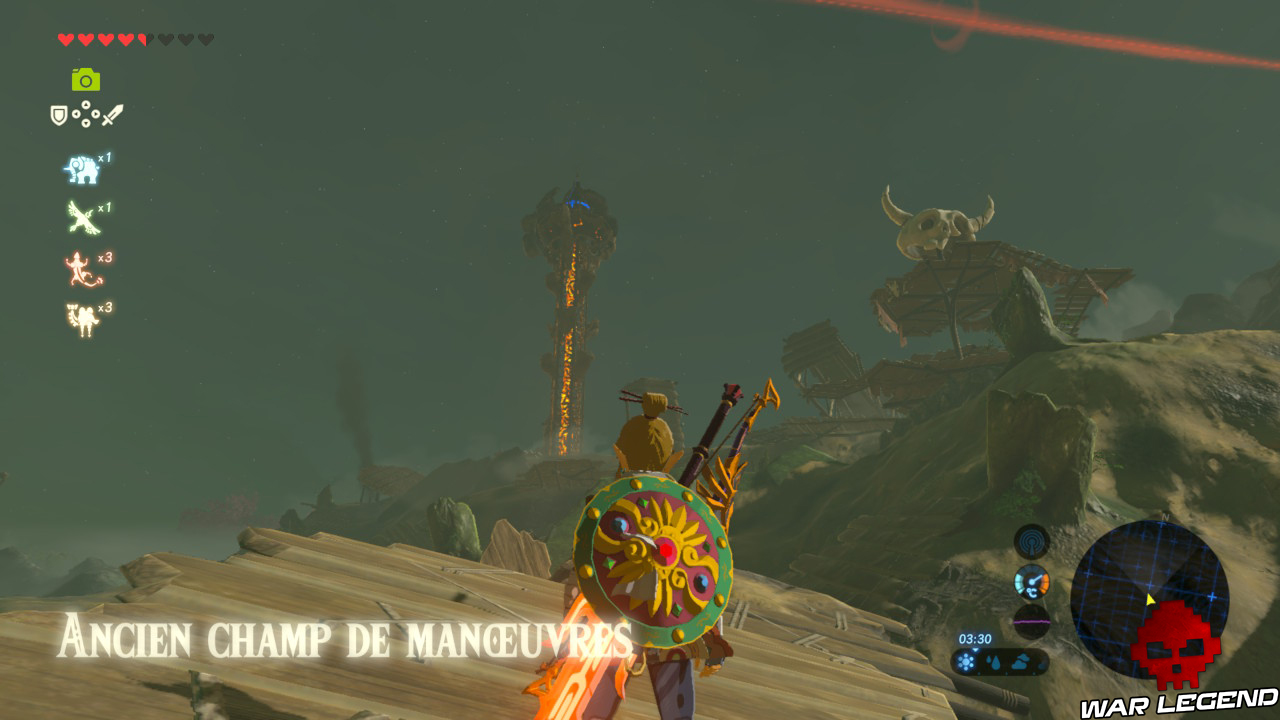Select the camera Sheikah rune icon
The height and width of the screenshot is (720, 1280).
[x=87, y=78]
